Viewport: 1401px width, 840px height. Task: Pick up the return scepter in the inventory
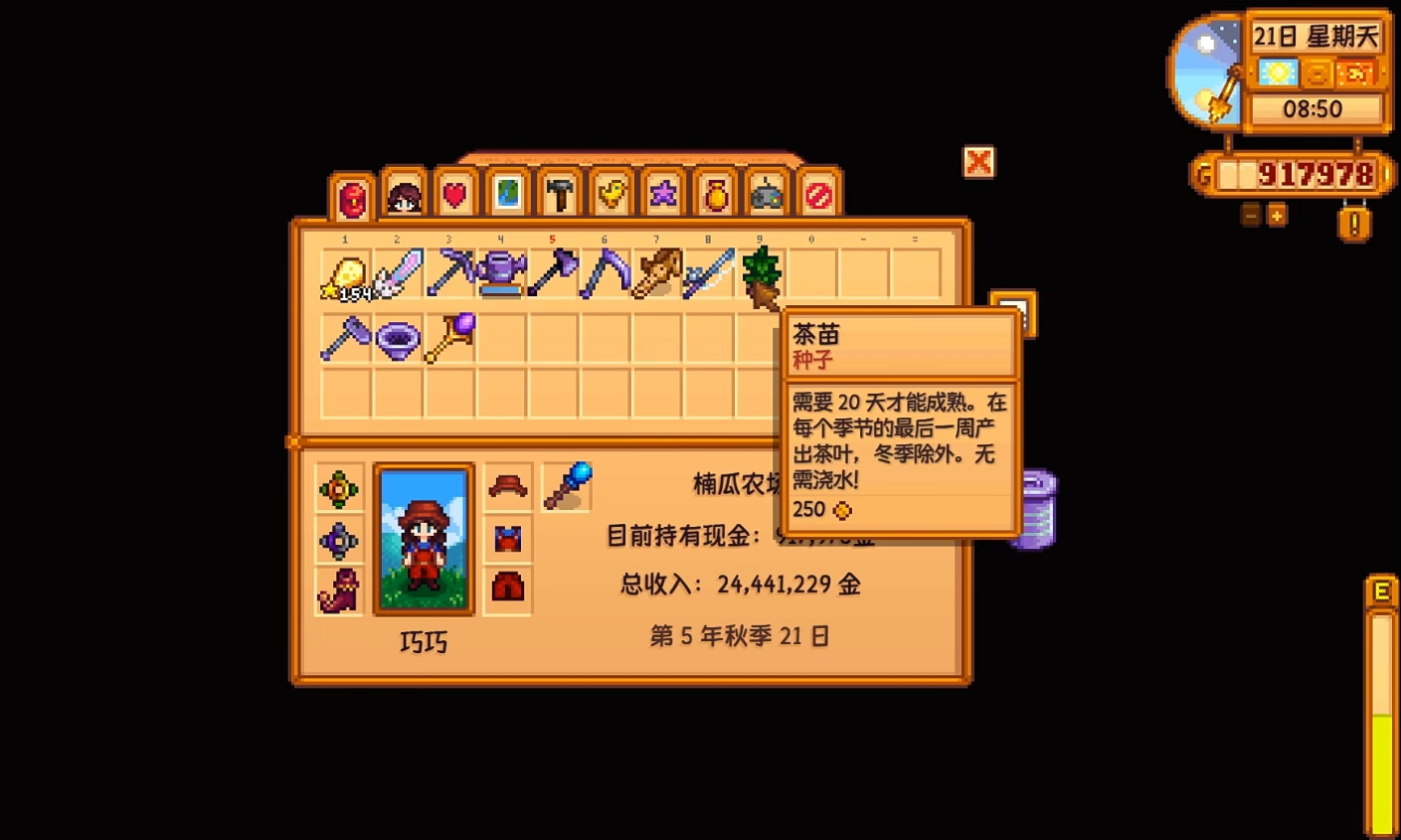point(449,338)
